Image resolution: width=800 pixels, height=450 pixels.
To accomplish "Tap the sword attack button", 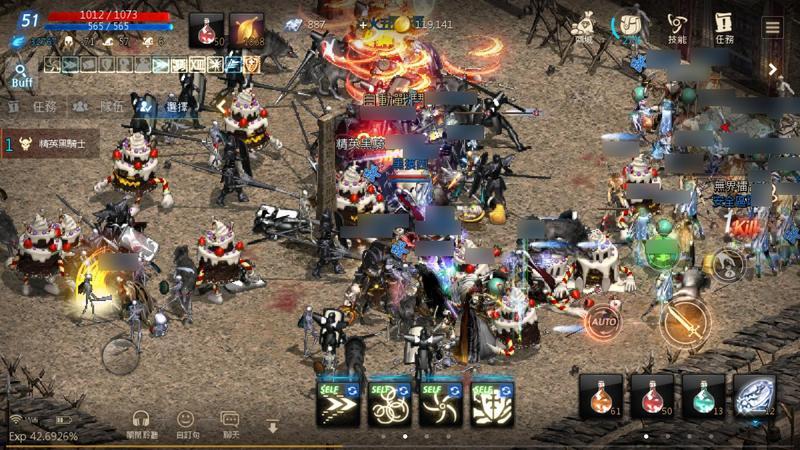I will click(685, 320).
